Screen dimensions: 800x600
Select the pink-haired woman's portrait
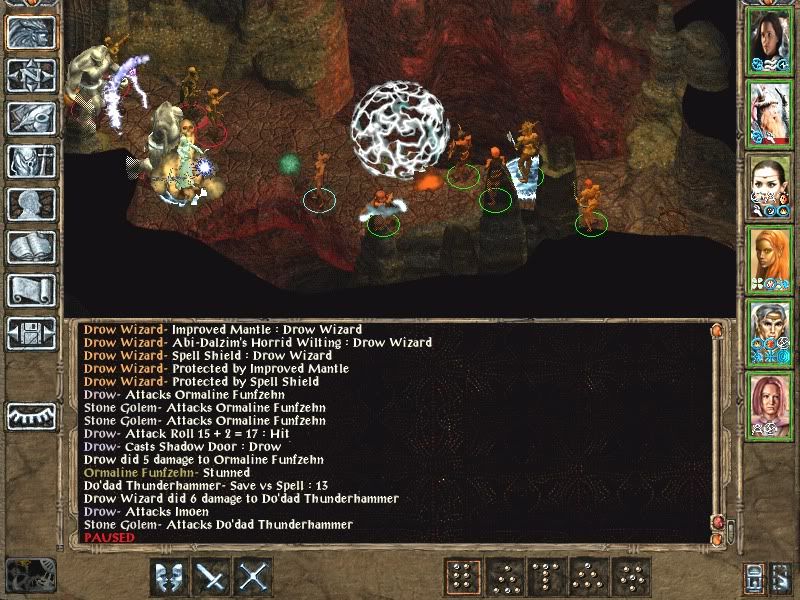(x=770, y=404)
